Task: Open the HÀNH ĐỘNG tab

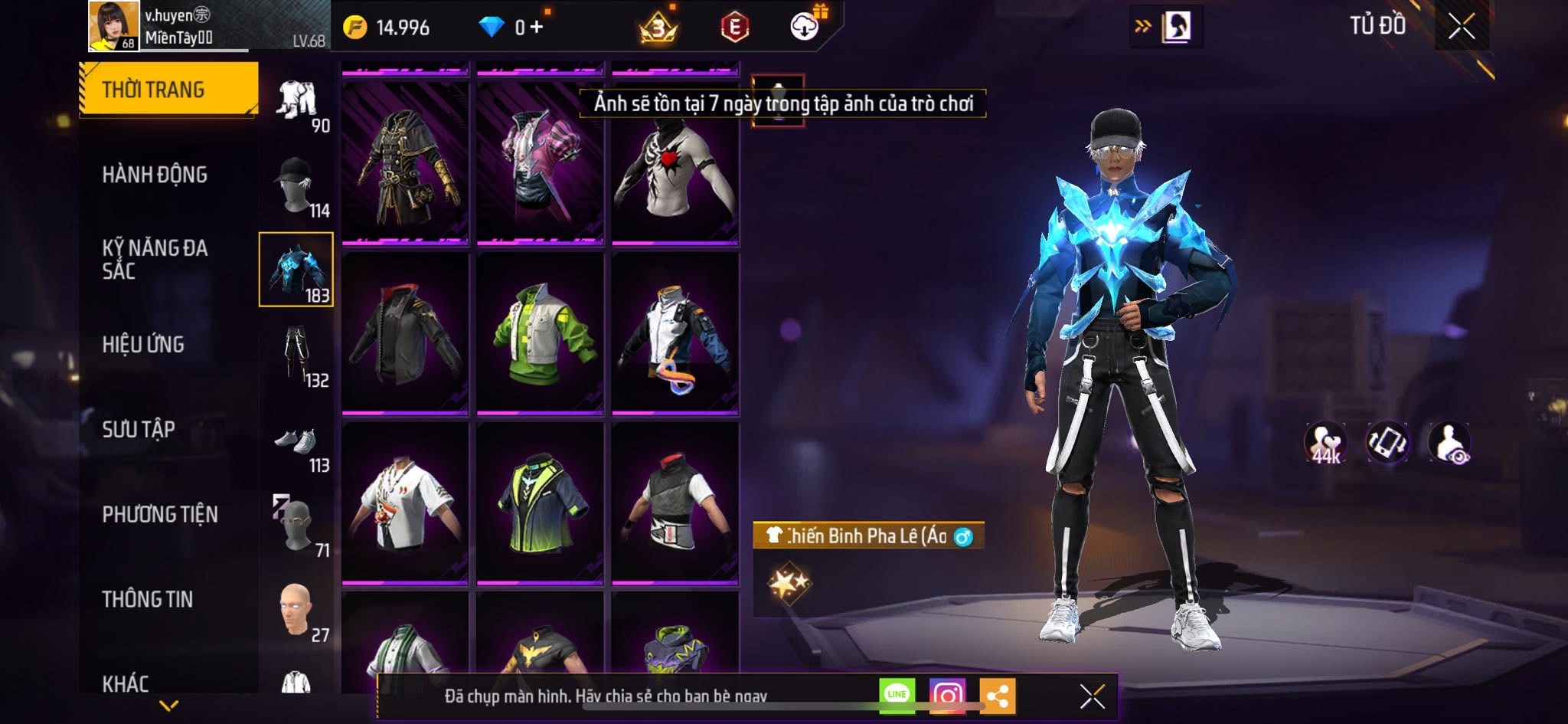Action: point(155,175)
